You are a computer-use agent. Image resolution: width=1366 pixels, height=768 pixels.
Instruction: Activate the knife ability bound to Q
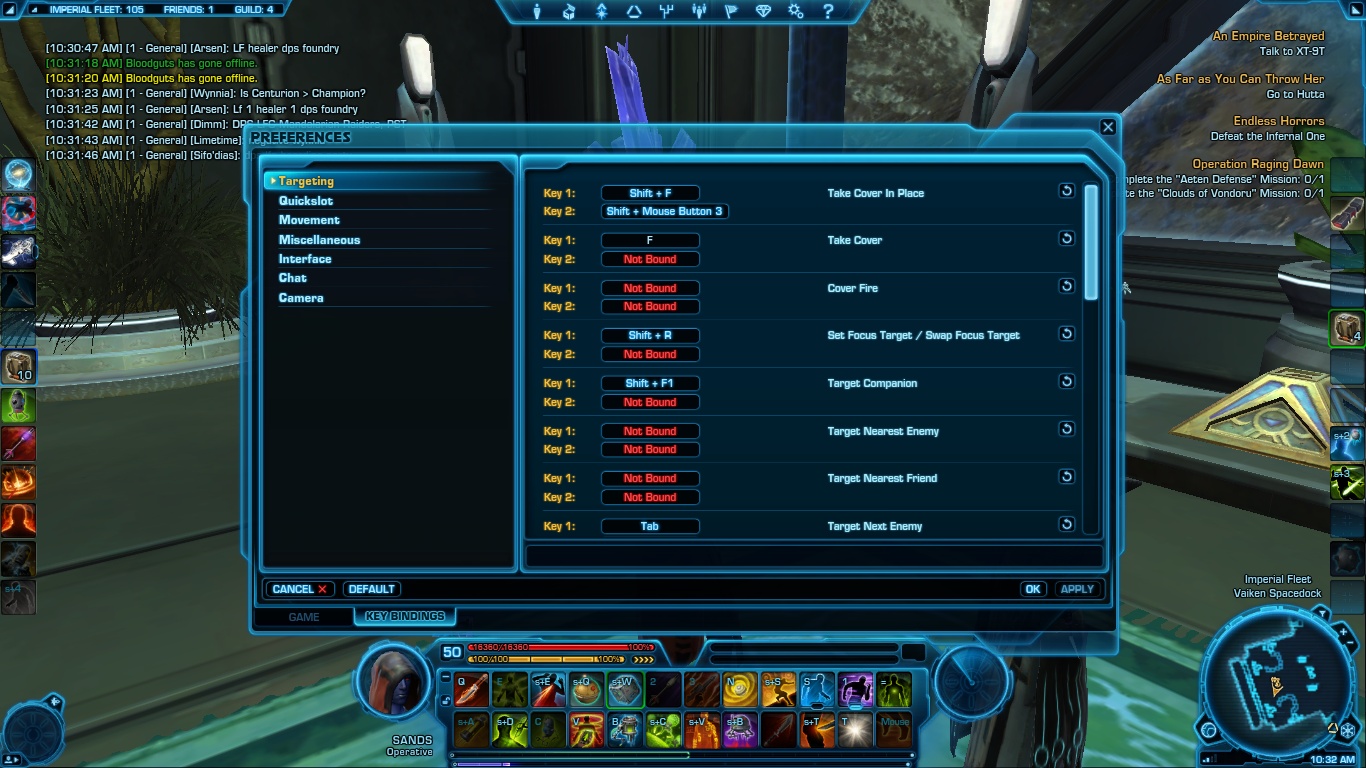point(472,689)
